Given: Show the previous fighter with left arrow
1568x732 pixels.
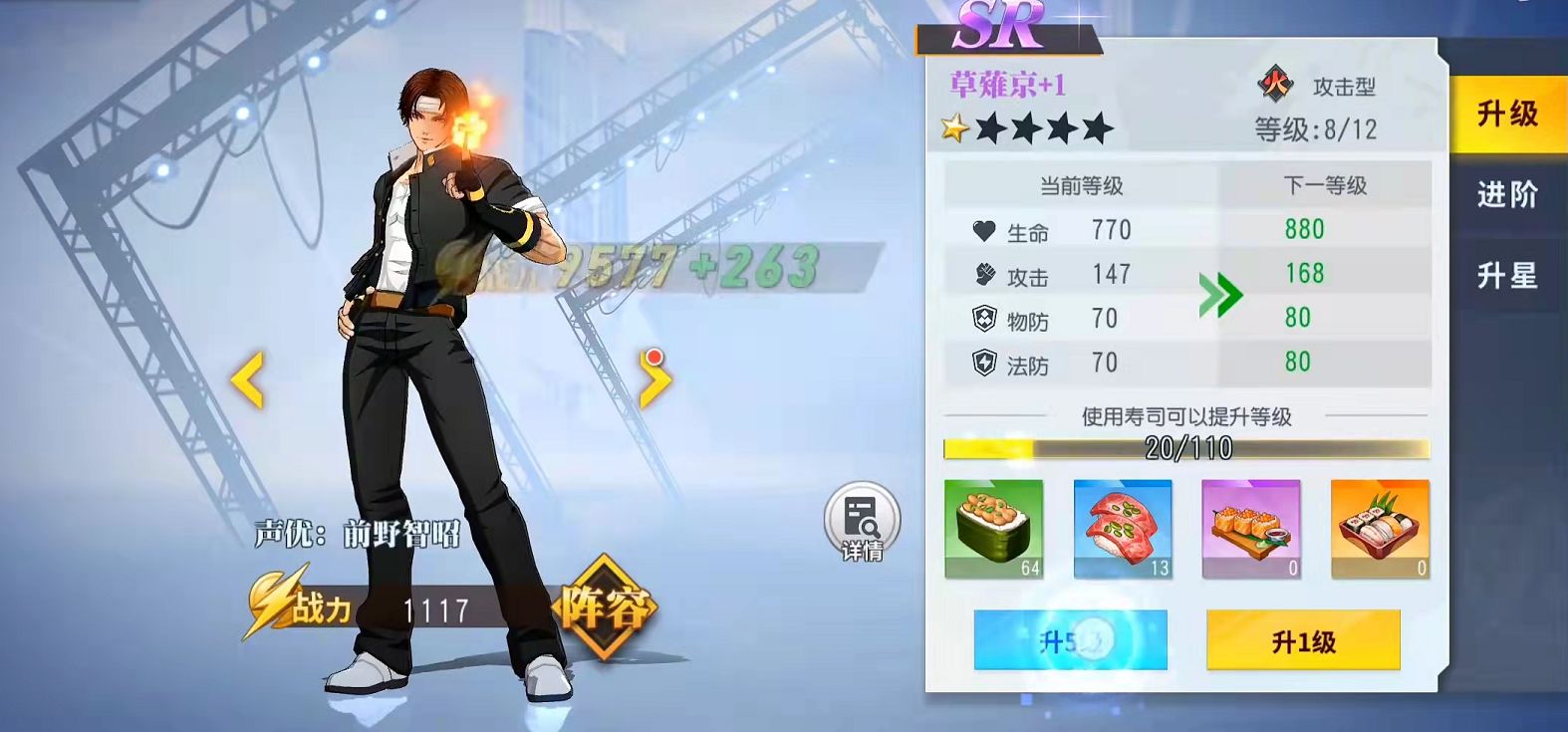Looking at the screenshot, I should coord(248,379).
